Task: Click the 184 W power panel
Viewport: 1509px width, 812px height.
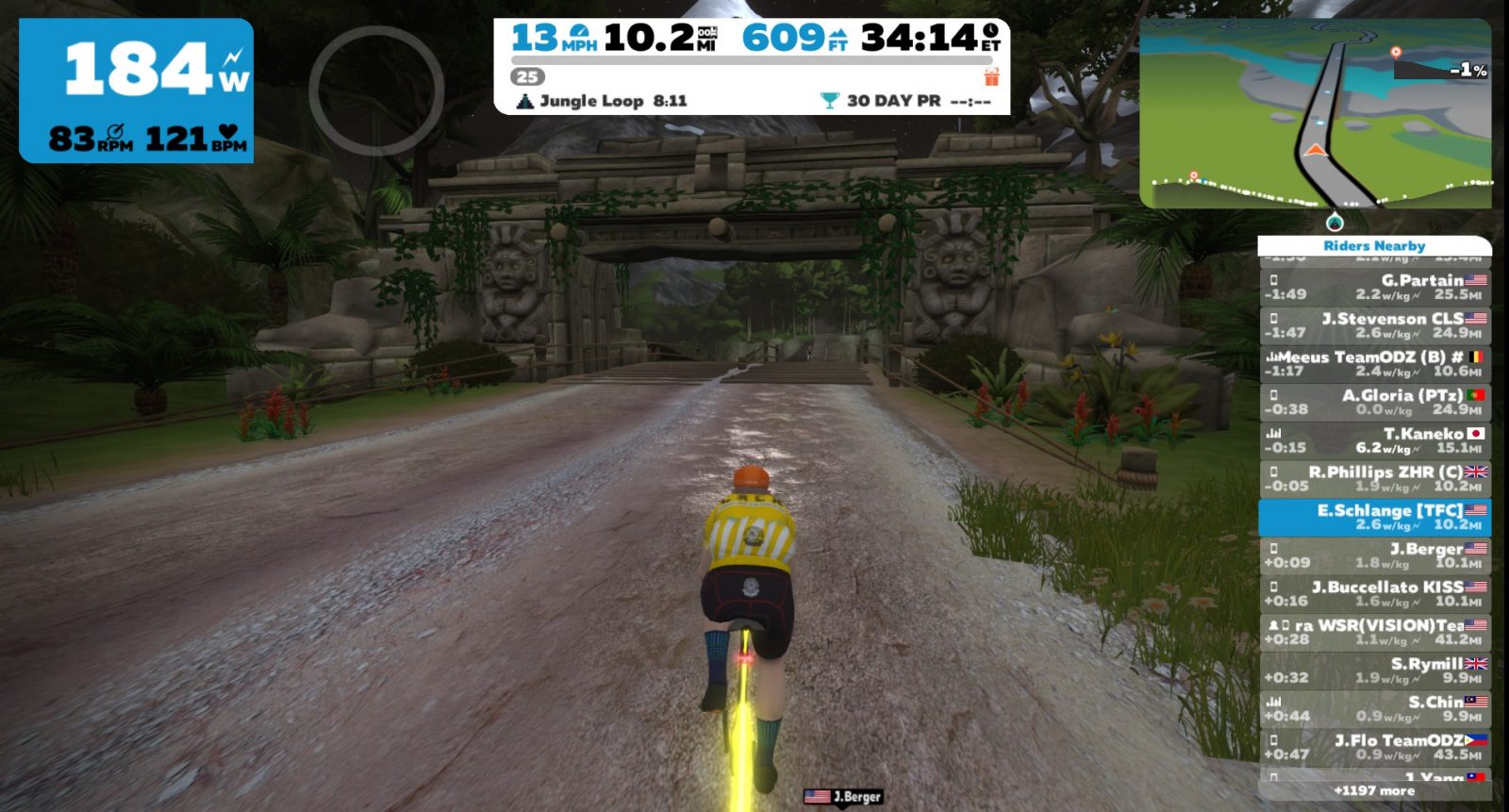Action: [137, 91]
